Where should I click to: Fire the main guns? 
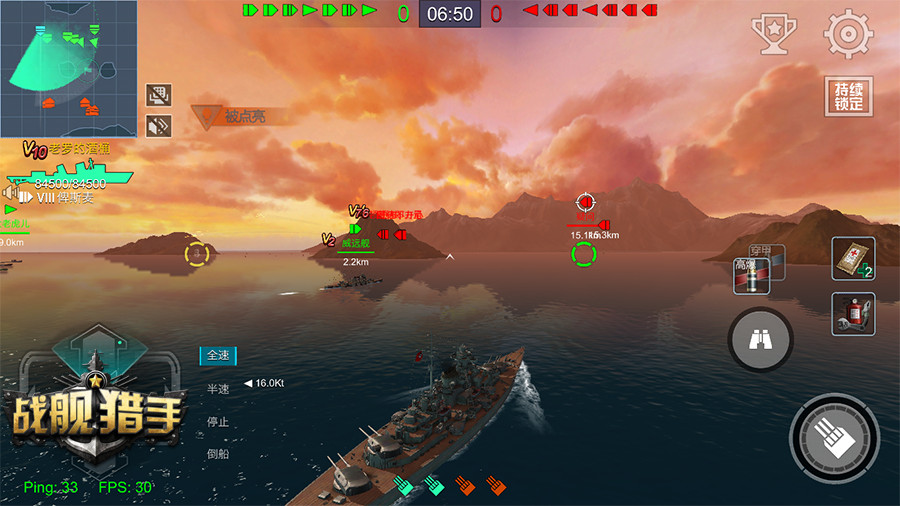(834, 437)
